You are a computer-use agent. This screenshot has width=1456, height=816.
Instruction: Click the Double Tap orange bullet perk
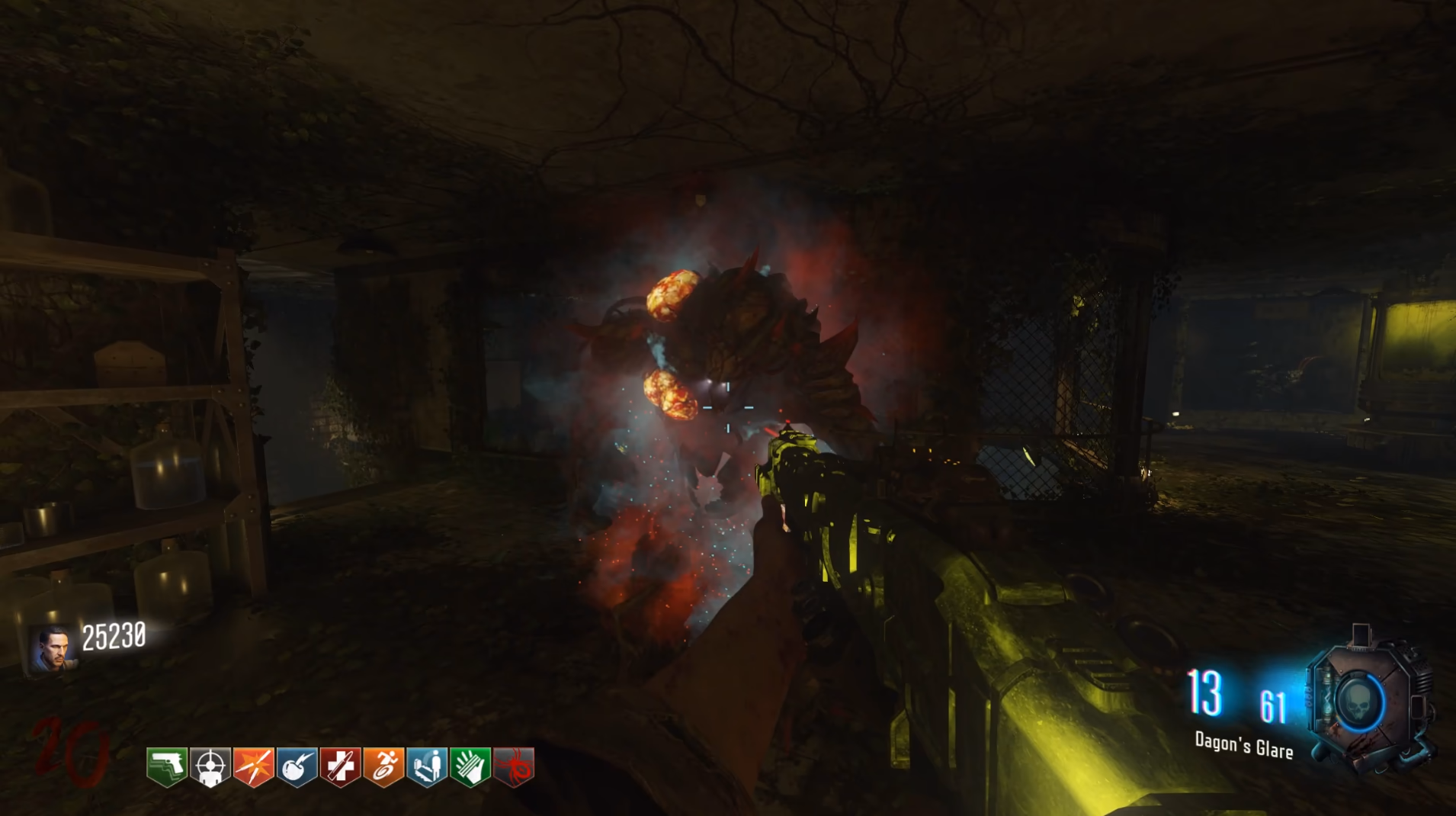(254, 766)
